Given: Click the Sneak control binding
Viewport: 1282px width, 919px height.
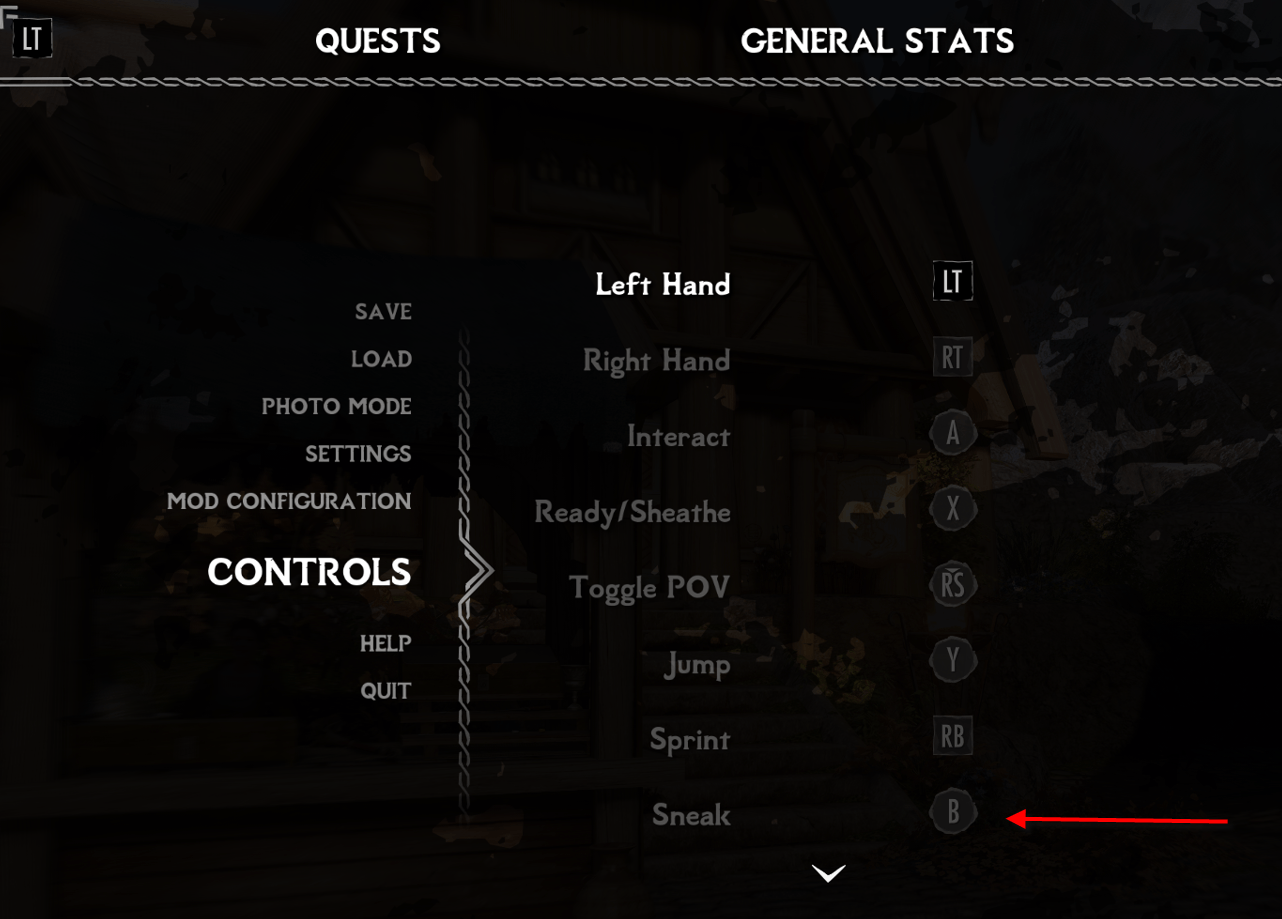Looking at the screenshot, I should click(x=691, y=815).
